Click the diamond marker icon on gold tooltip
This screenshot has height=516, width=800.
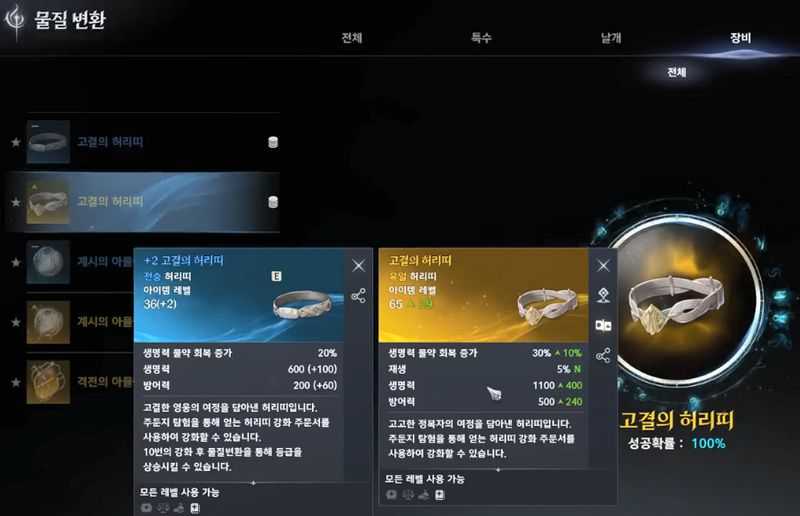603,295
